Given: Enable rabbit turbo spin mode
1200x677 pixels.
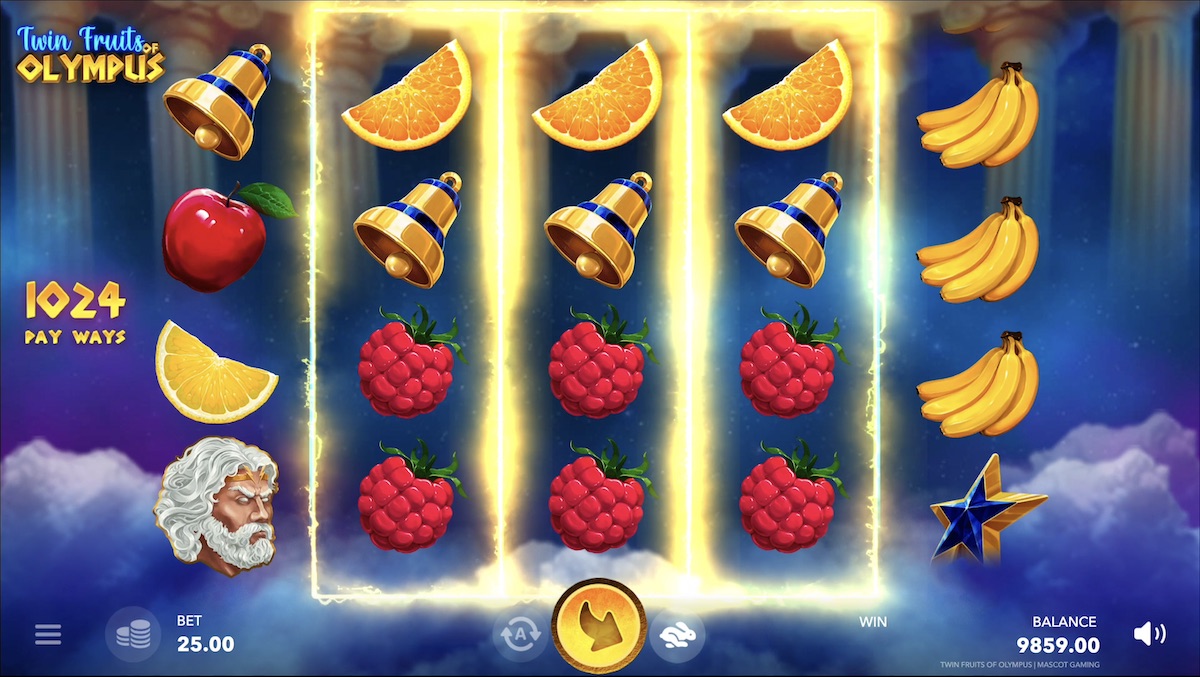Looking at the screenshot, I should (x=677, y=633).
